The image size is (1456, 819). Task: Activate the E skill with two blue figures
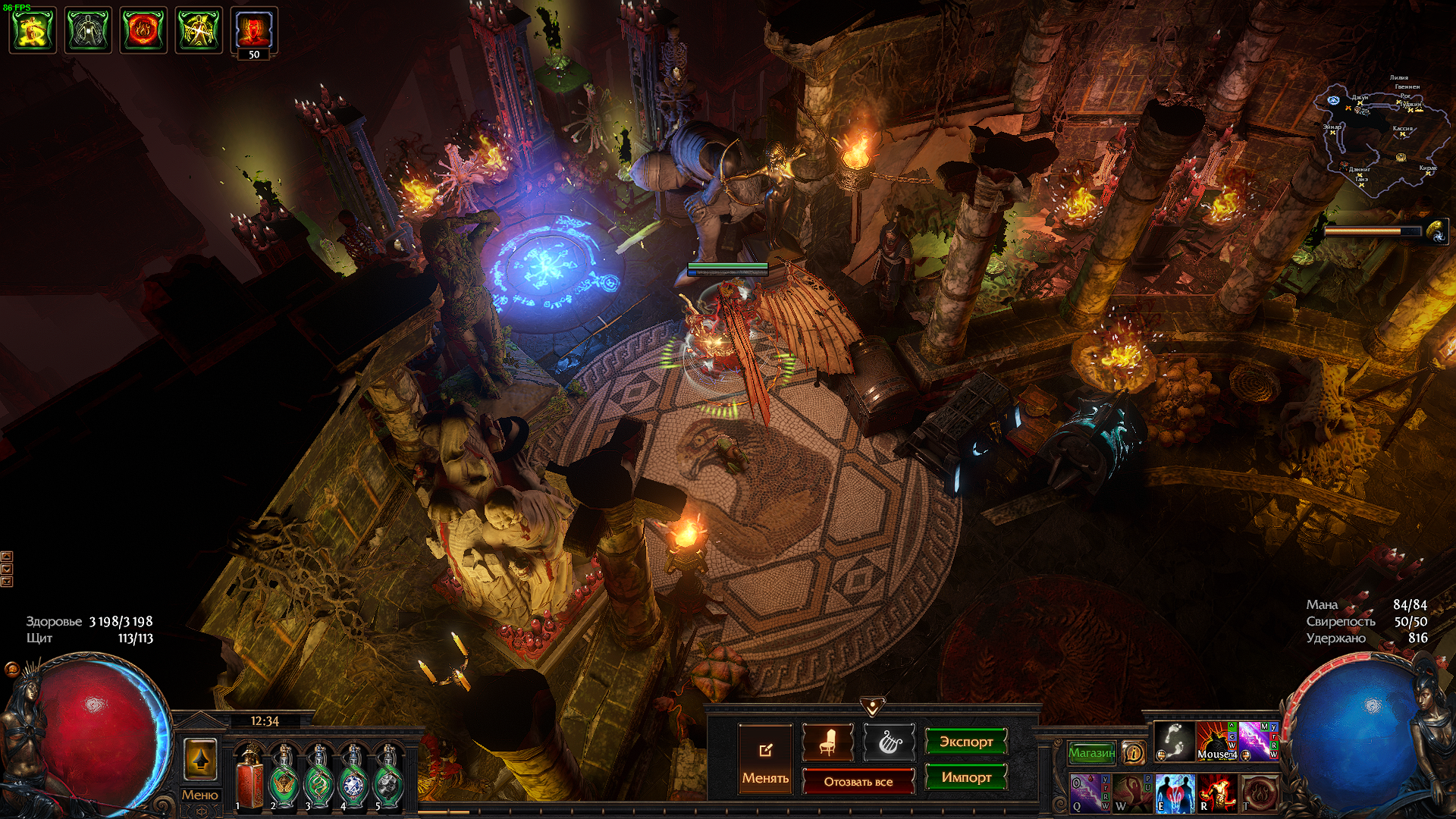coord(1174,792)
